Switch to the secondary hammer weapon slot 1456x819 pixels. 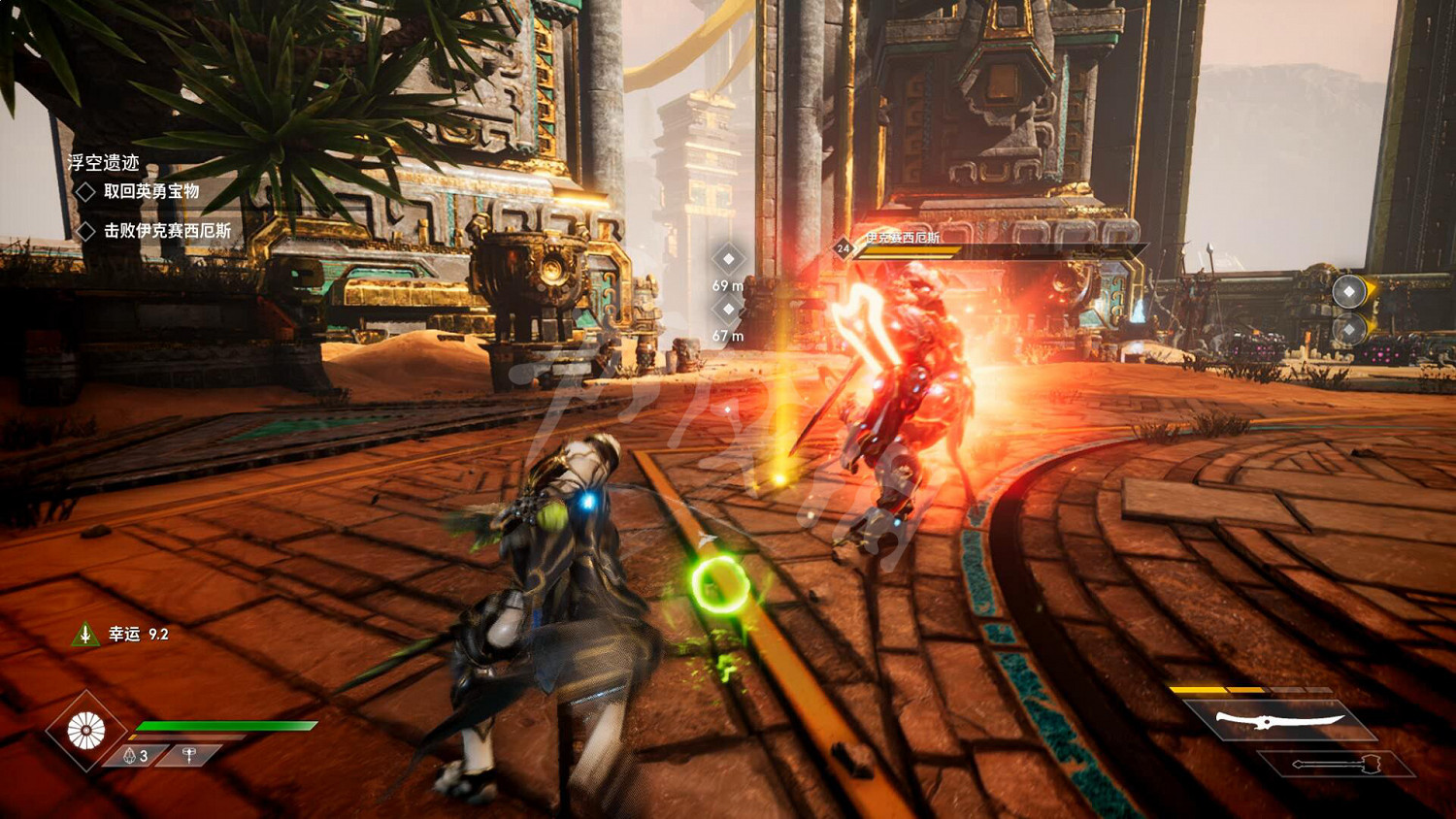1336,764
